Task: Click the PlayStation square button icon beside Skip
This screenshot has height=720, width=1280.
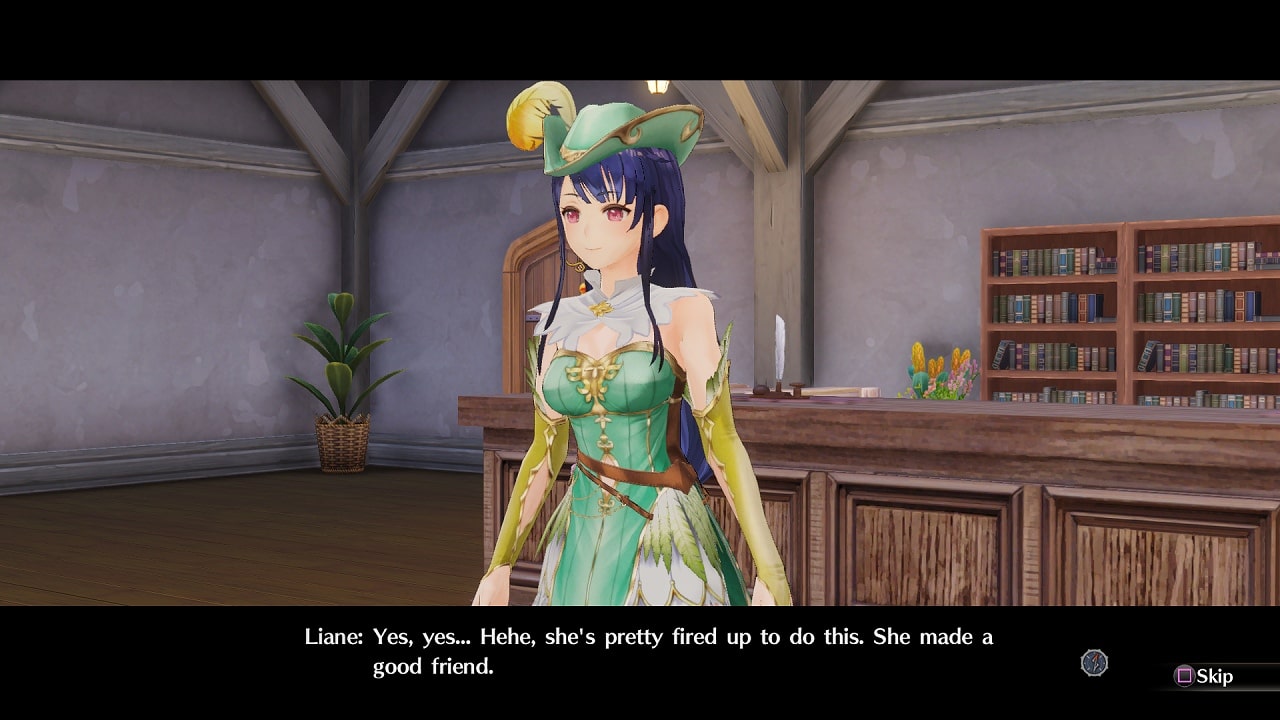Action: 1183,675
